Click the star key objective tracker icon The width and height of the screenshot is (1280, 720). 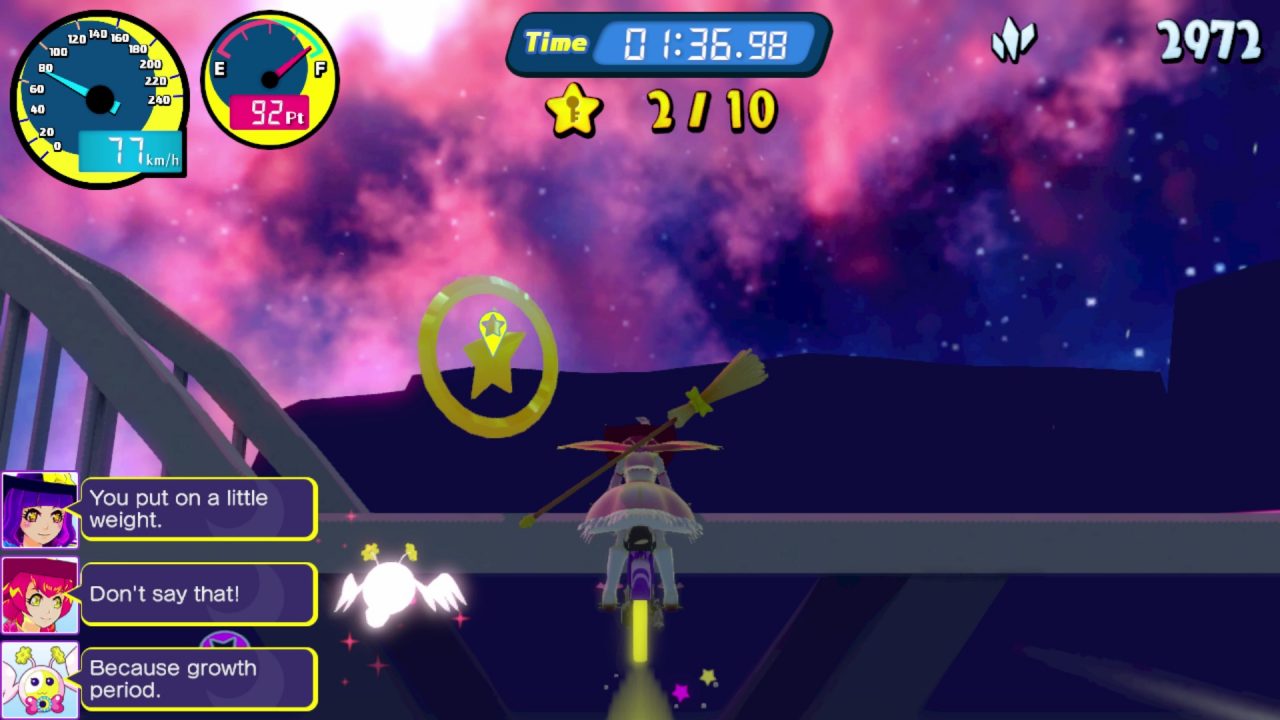[574, 110]
